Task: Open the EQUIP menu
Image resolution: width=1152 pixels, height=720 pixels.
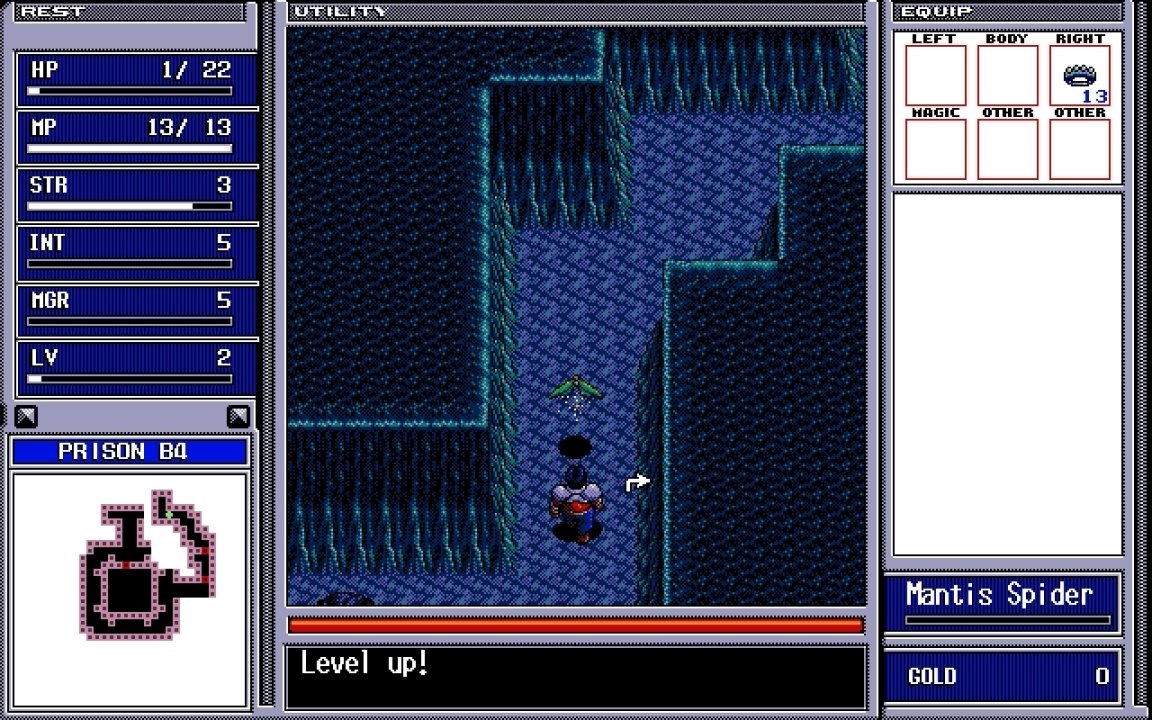Action: click(x=936, y=12)
